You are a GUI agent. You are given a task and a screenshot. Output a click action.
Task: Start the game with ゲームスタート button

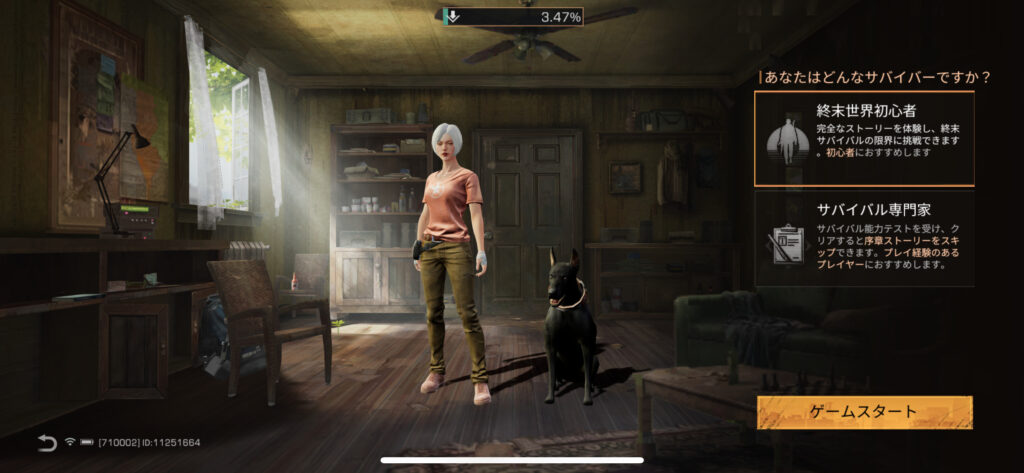tap(864, 412)
